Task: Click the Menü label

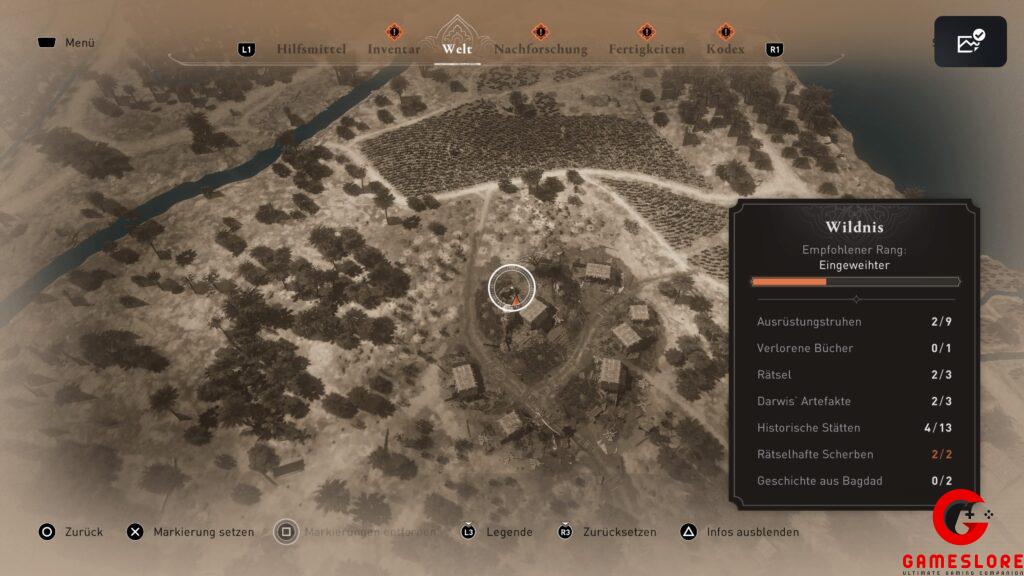Action: coord(79,44)
